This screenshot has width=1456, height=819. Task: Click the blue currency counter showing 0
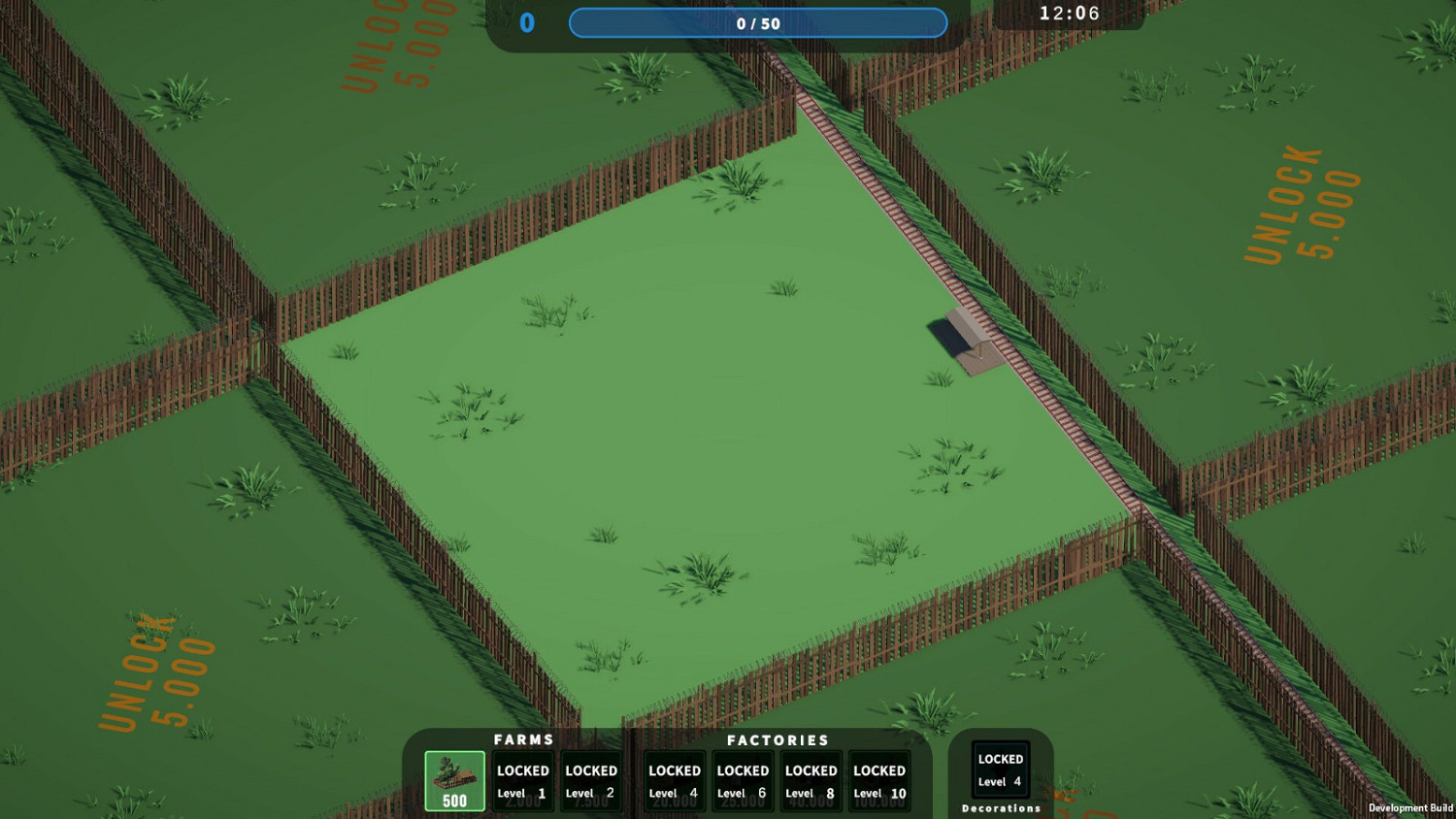click(527, 22)
